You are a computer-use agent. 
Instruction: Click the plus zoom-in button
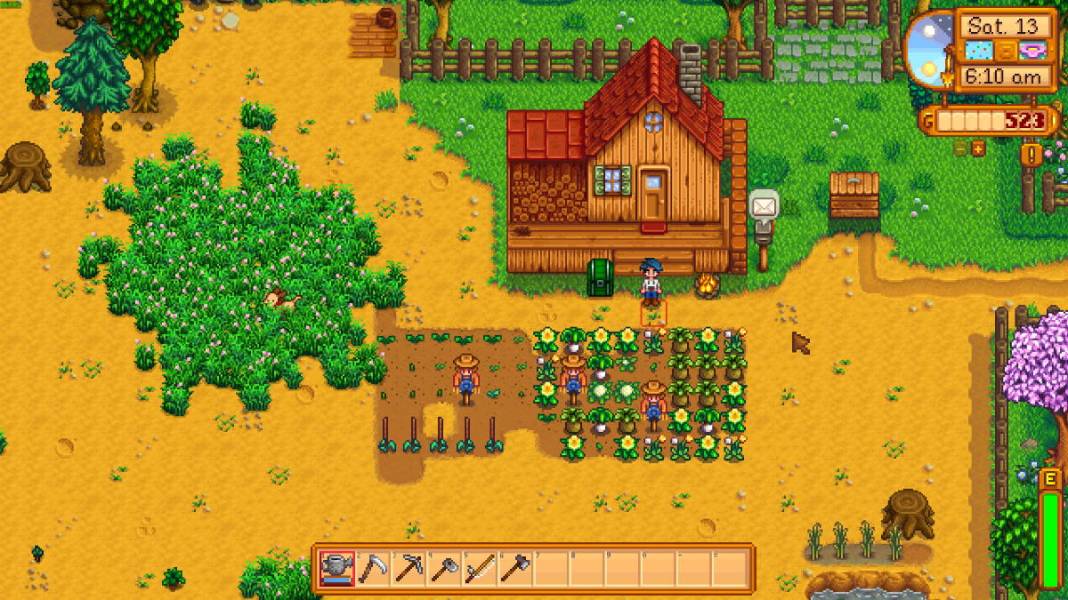pos(978,148)
